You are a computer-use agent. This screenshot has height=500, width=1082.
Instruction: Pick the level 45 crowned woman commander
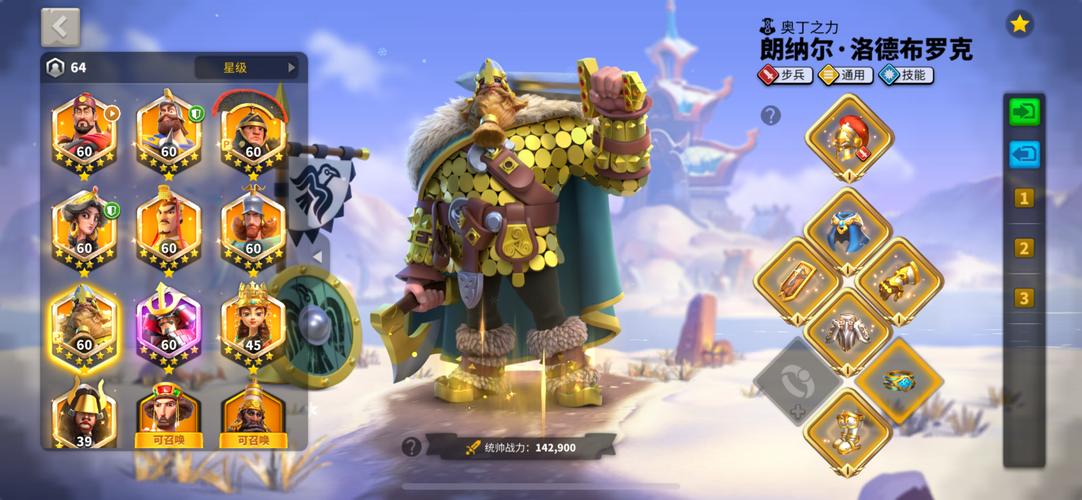pyautogui.click(x=253, y=324)
